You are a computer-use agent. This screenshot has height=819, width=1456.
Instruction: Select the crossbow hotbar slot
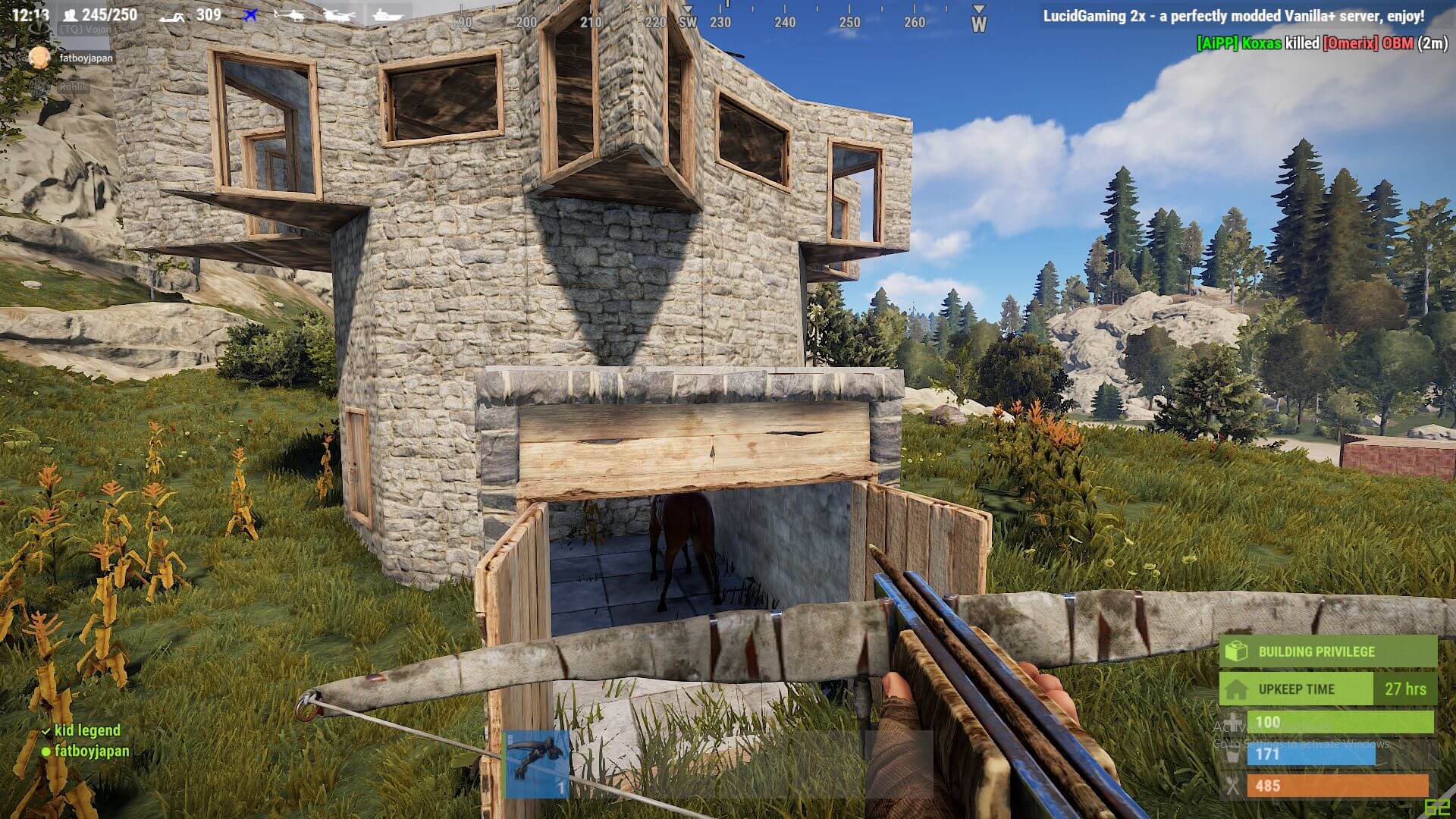point(537,764)
